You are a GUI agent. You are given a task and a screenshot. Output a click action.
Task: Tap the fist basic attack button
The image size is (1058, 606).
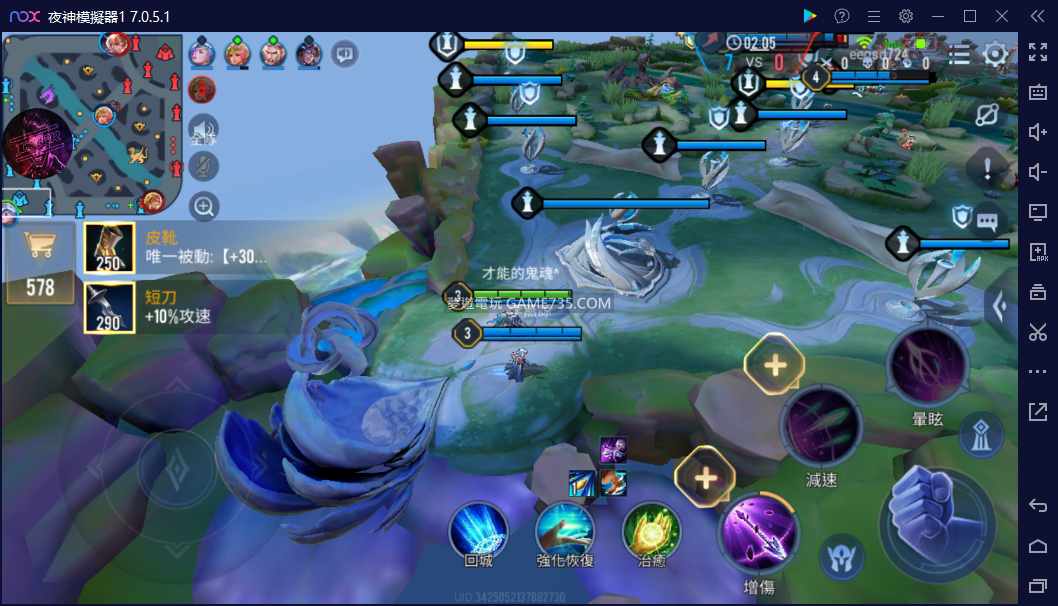(936, 520)
